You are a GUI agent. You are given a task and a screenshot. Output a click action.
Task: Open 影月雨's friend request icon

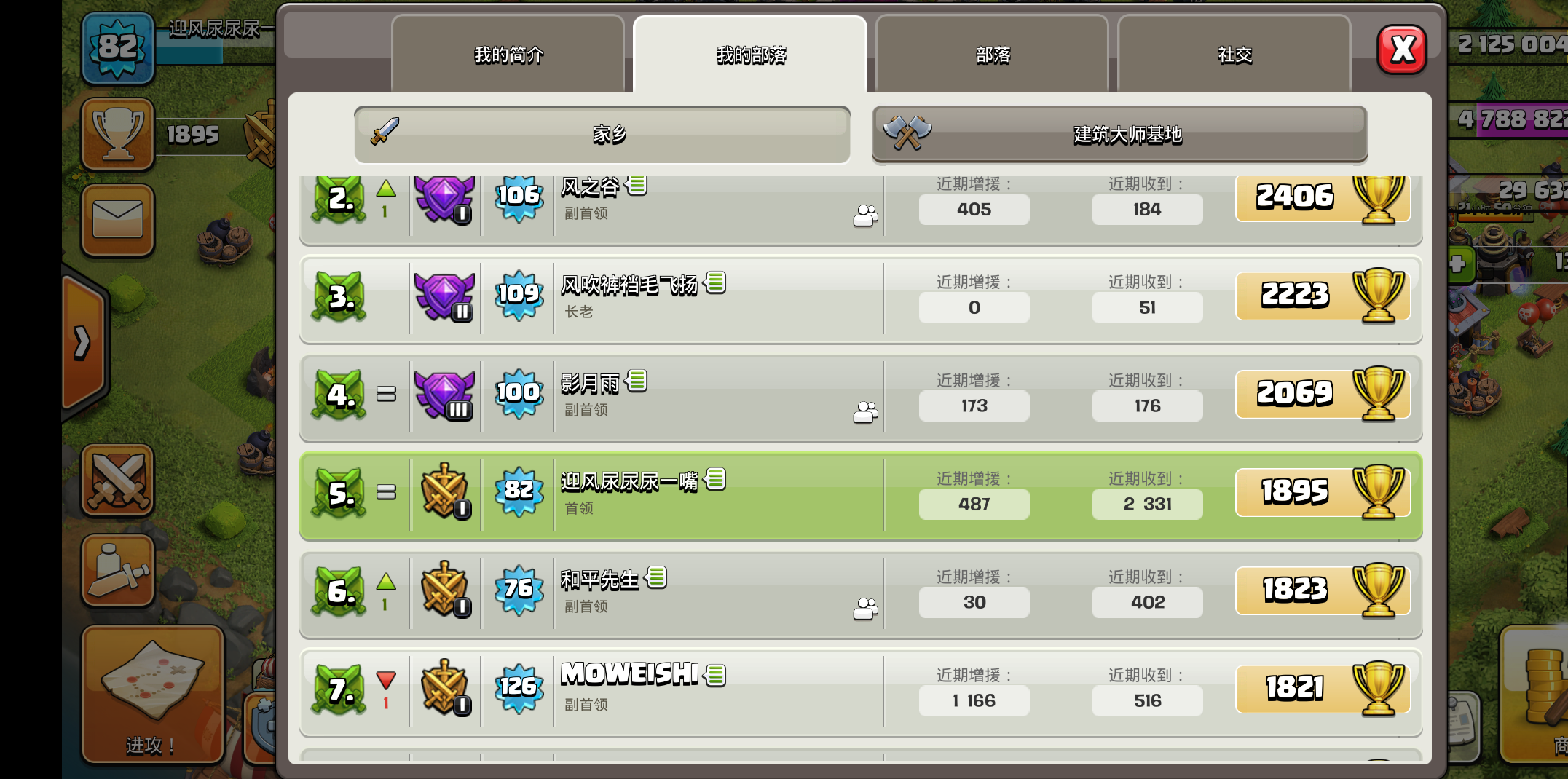[x=865, y=412]
